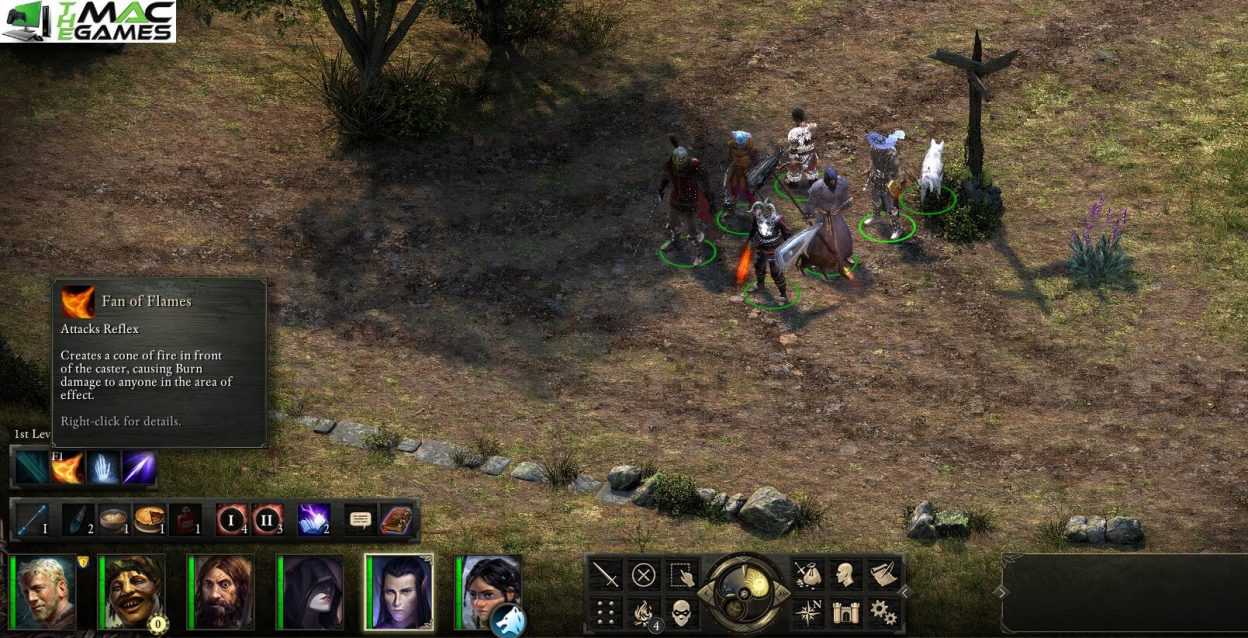Select the hooded figure portrait
The height and width of the screenshot is (638, 1248).
click(311, 592)
